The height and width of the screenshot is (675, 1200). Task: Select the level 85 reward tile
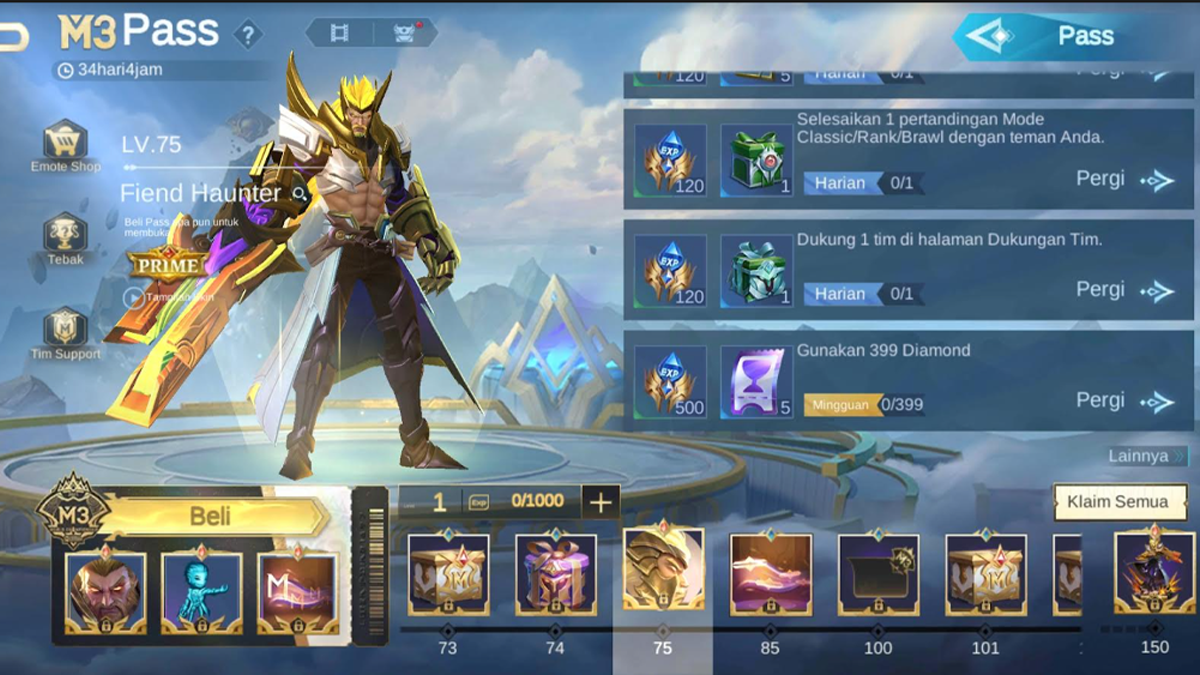pyautogui.click(x=771, y=573)
